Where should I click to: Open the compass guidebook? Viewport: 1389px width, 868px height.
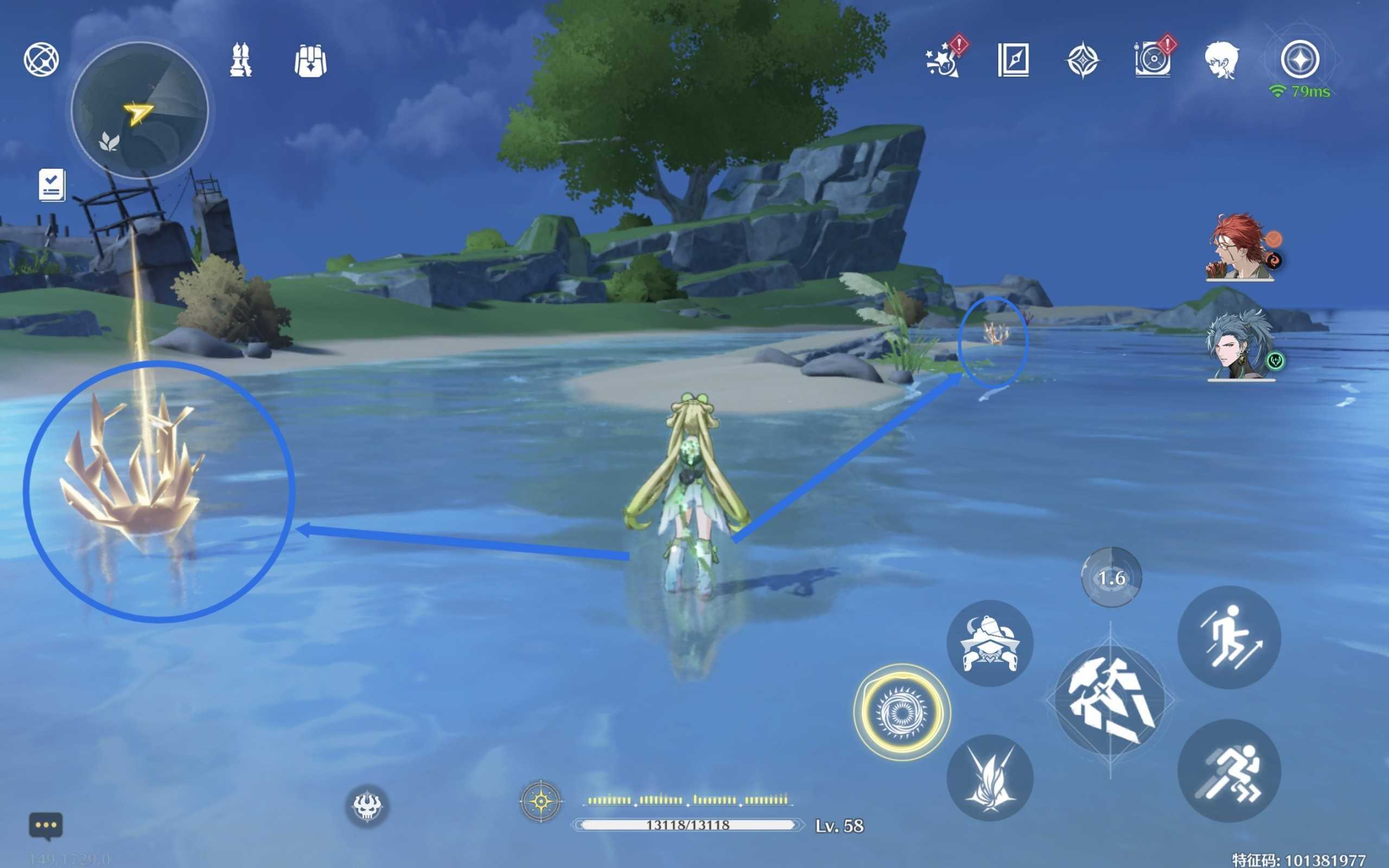pyautogui.click(x=1013, y=60)
